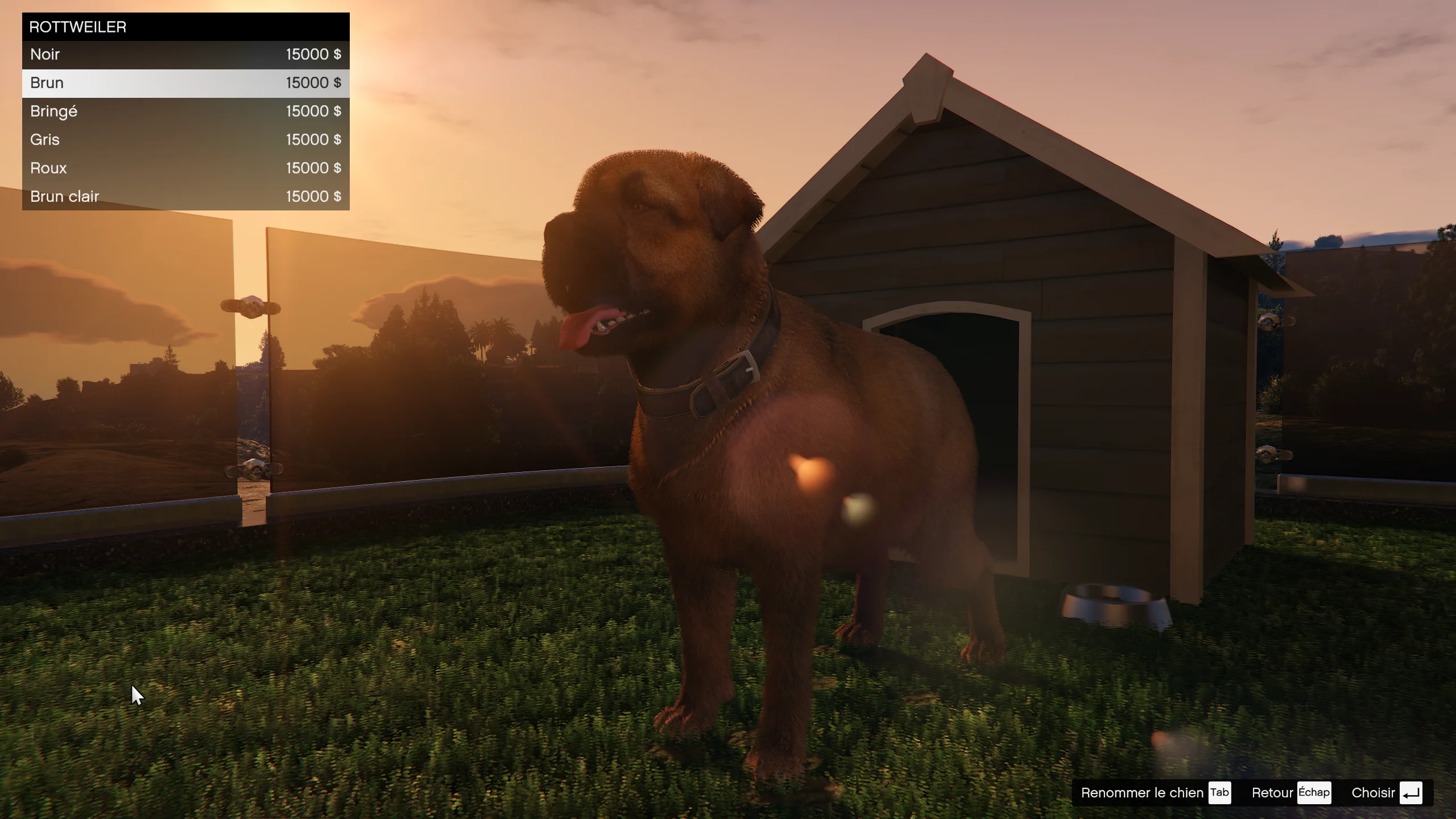This screenshot has width=1456, height=819.
Task: Pick the Bringé coat for the Rottweiler
Action: point(185,111)
